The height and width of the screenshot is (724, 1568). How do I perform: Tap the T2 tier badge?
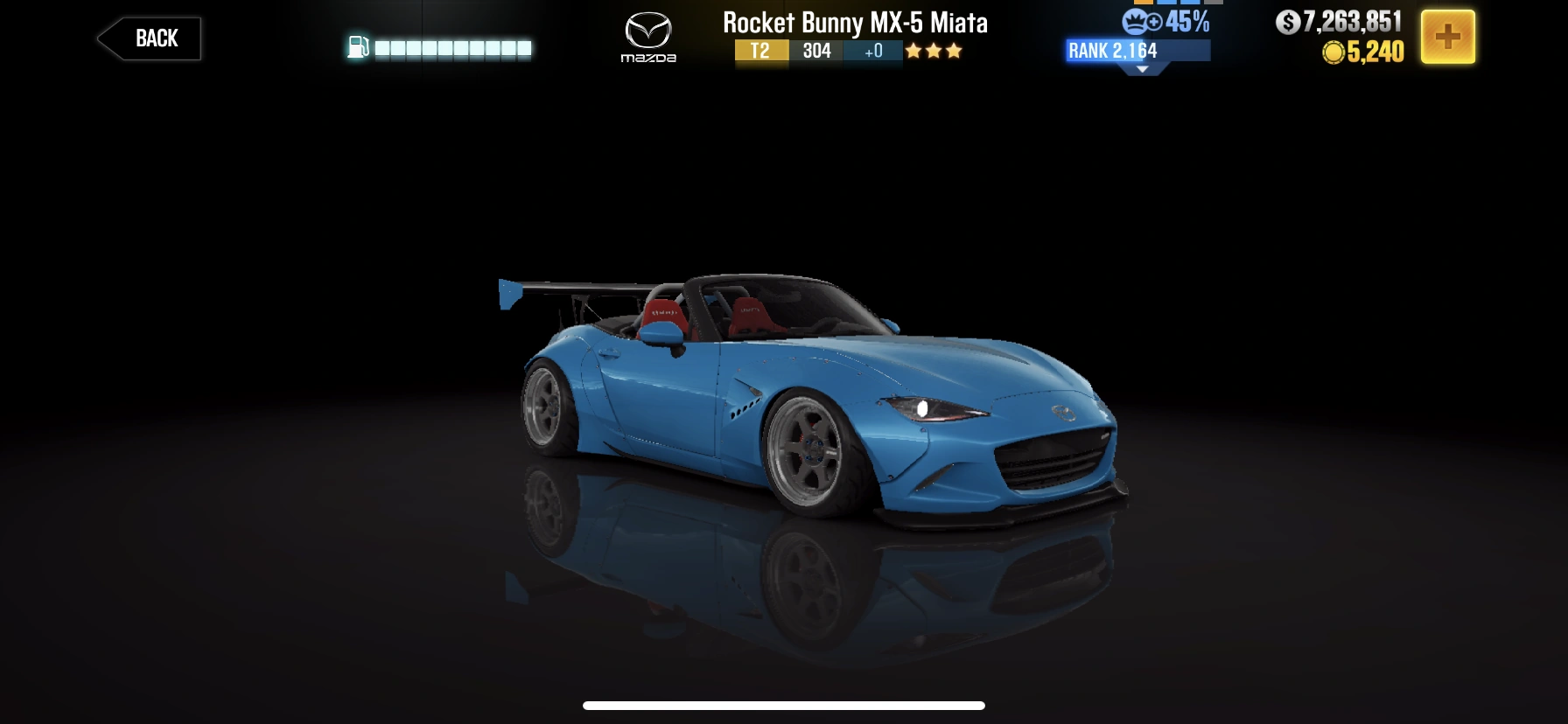pos(760,52)
